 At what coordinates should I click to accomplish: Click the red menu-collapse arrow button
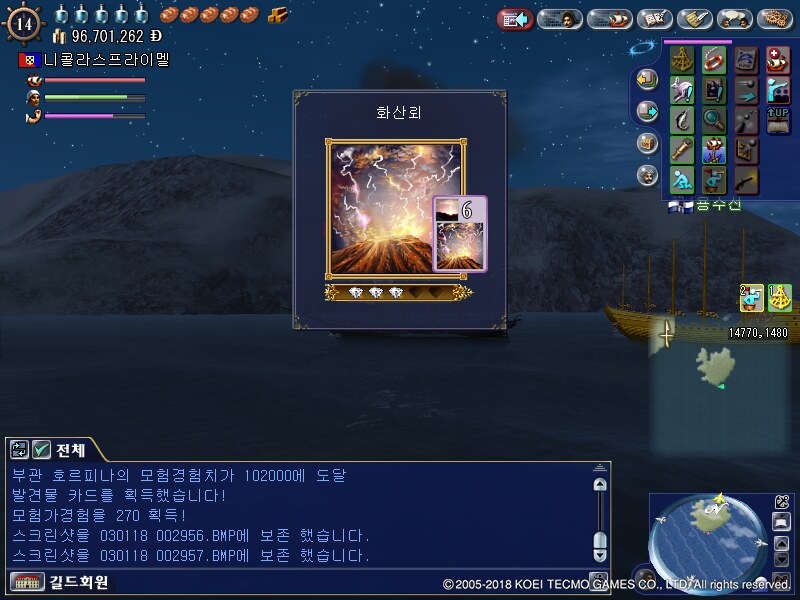(514, 19)
